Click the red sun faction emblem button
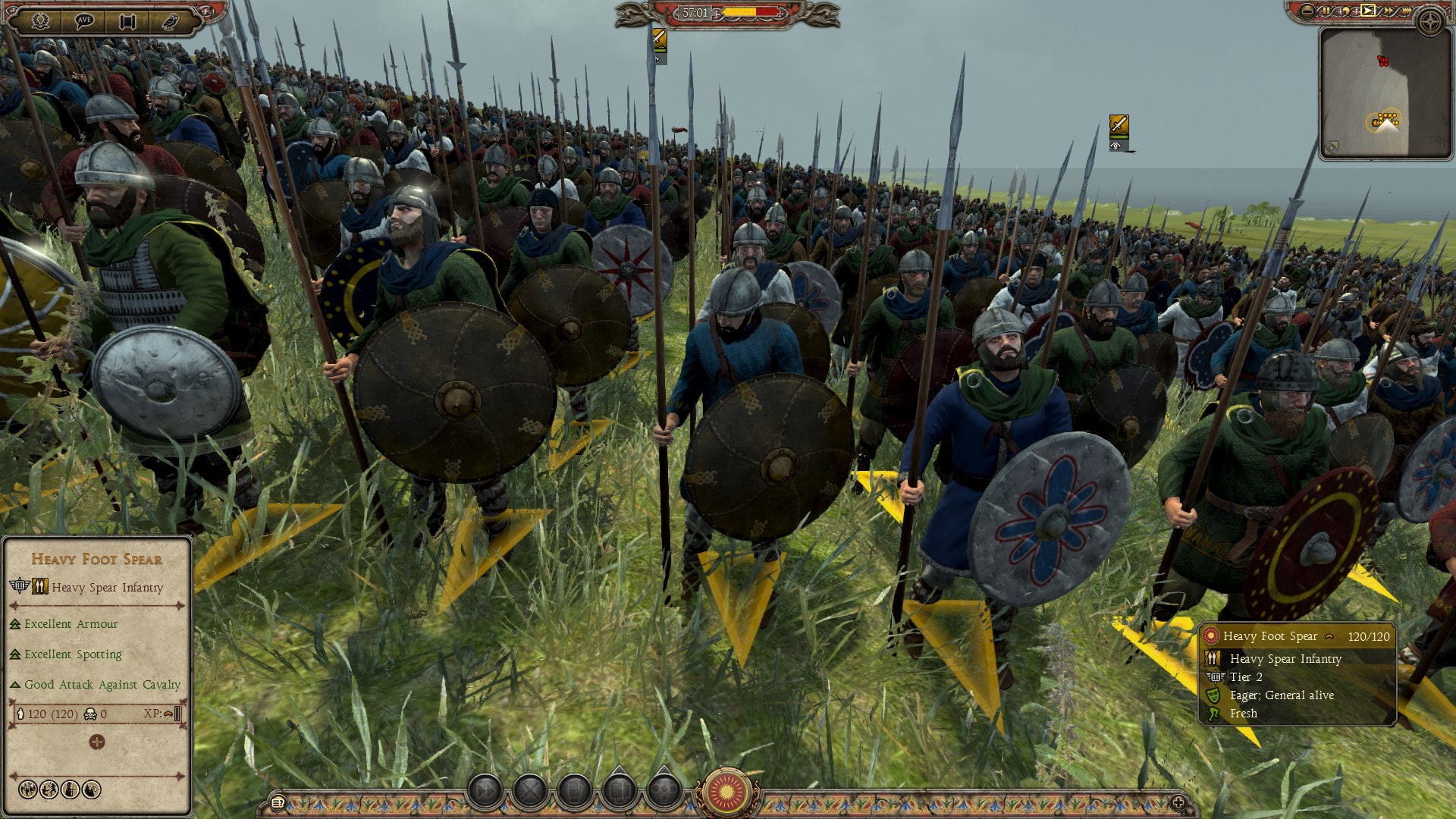 point(726,792)
